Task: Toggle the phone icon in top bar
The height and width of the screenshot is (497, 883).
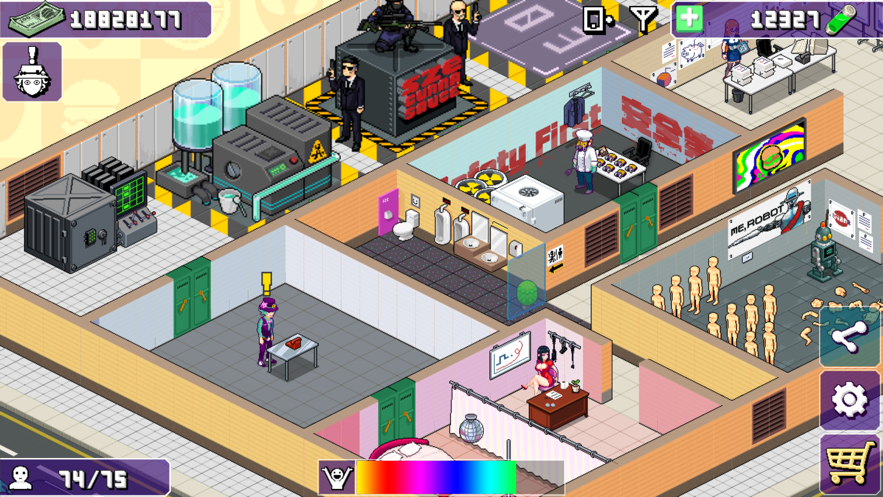Action: 598,18
